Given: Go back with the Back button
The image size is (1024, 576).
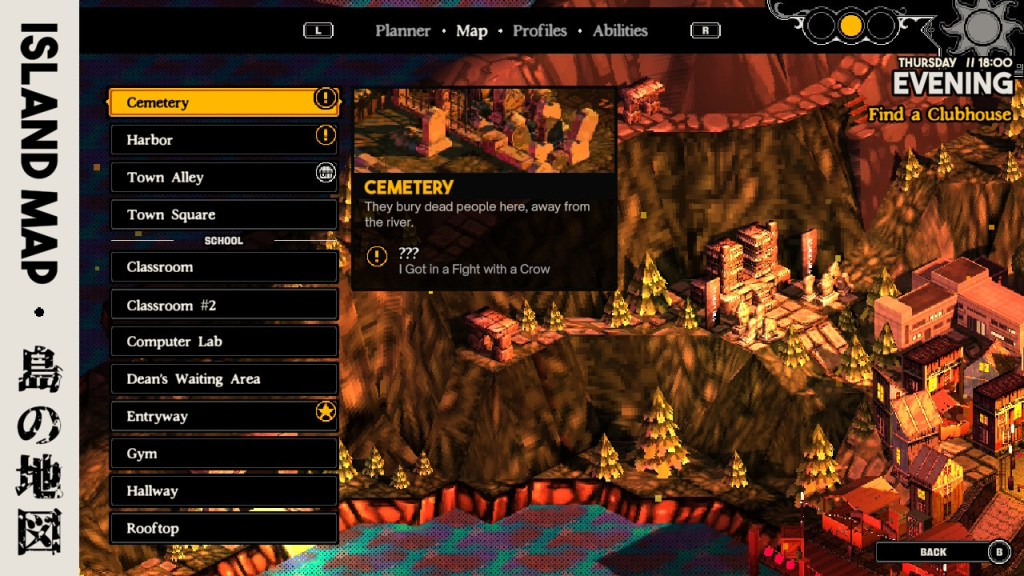Looking at the screenshot, I should click(x=943, y=551).
